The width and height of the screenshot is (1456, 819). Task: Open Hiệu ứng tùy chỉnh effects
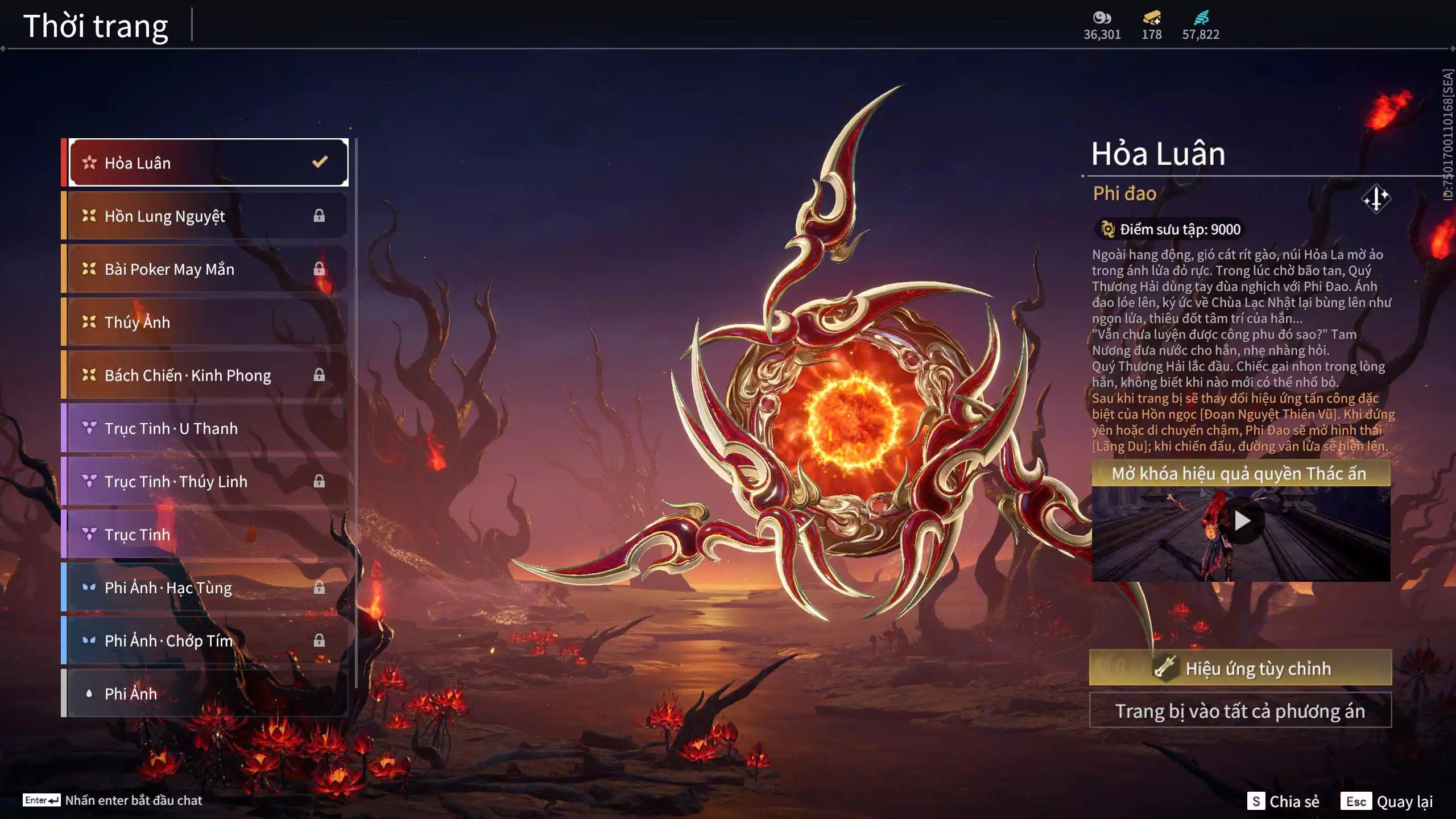[1240, 668]
